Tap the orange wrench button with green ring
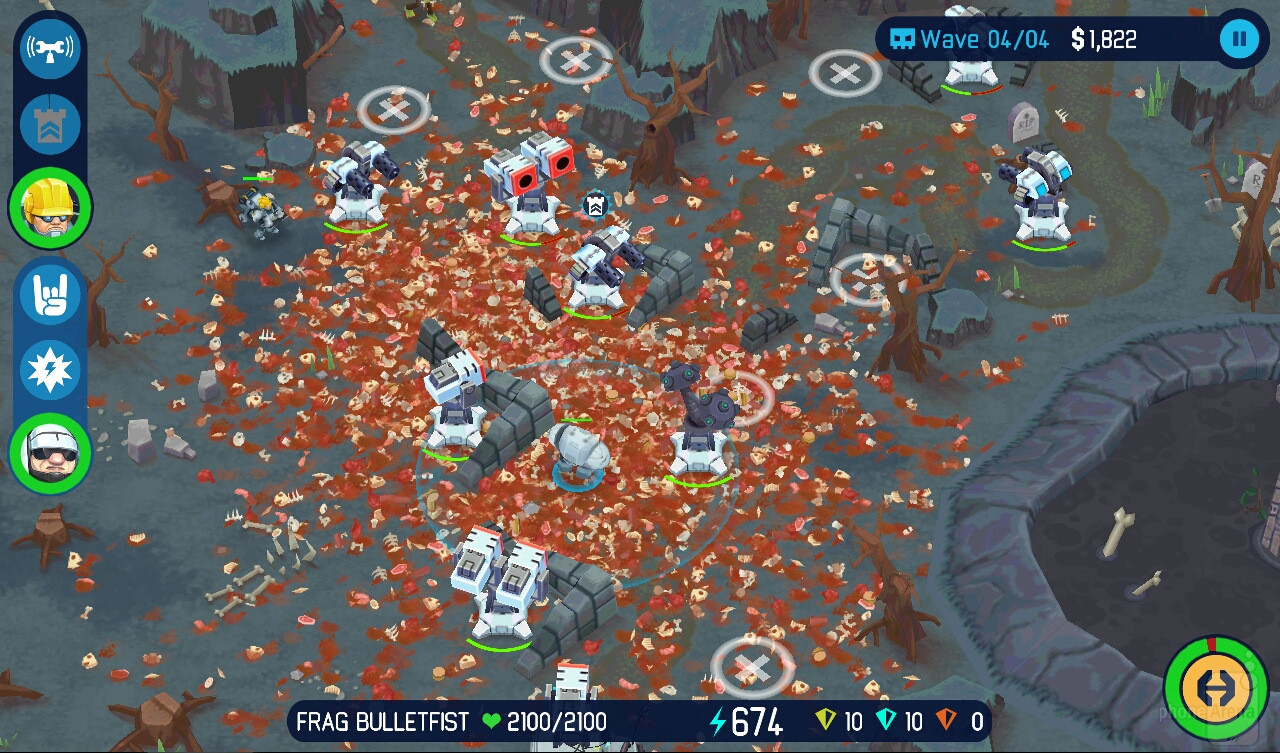 (x=1215, y=688)
